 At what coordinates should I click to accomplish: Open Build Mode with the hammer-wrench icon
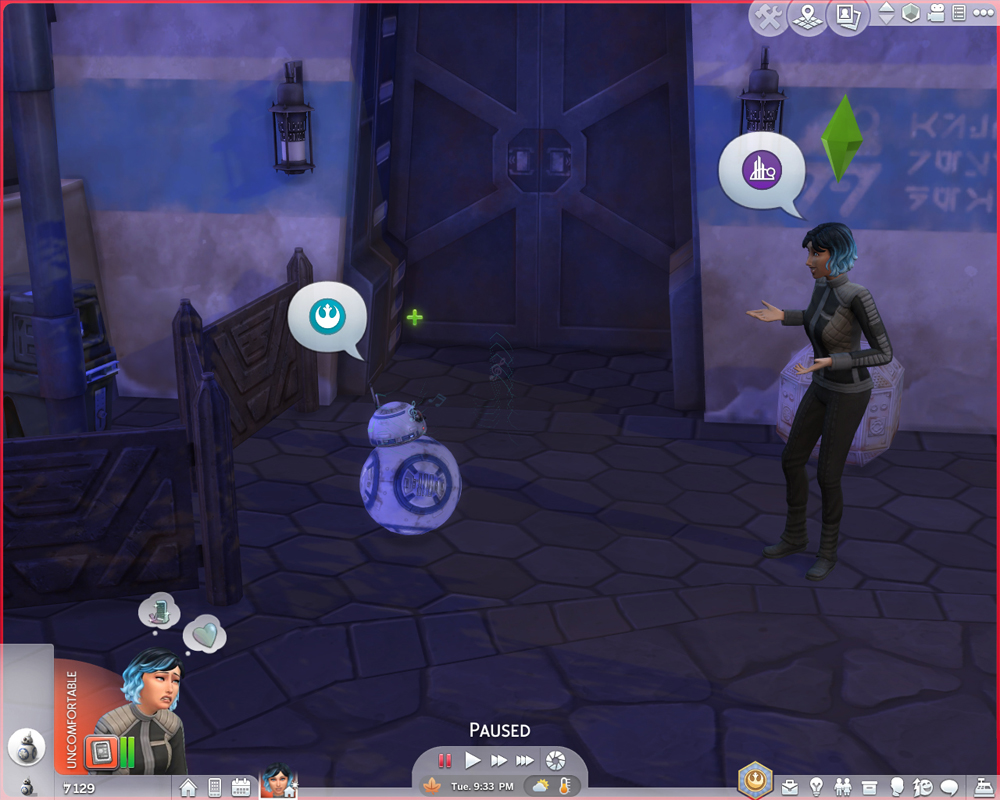[x=769, y=17]
